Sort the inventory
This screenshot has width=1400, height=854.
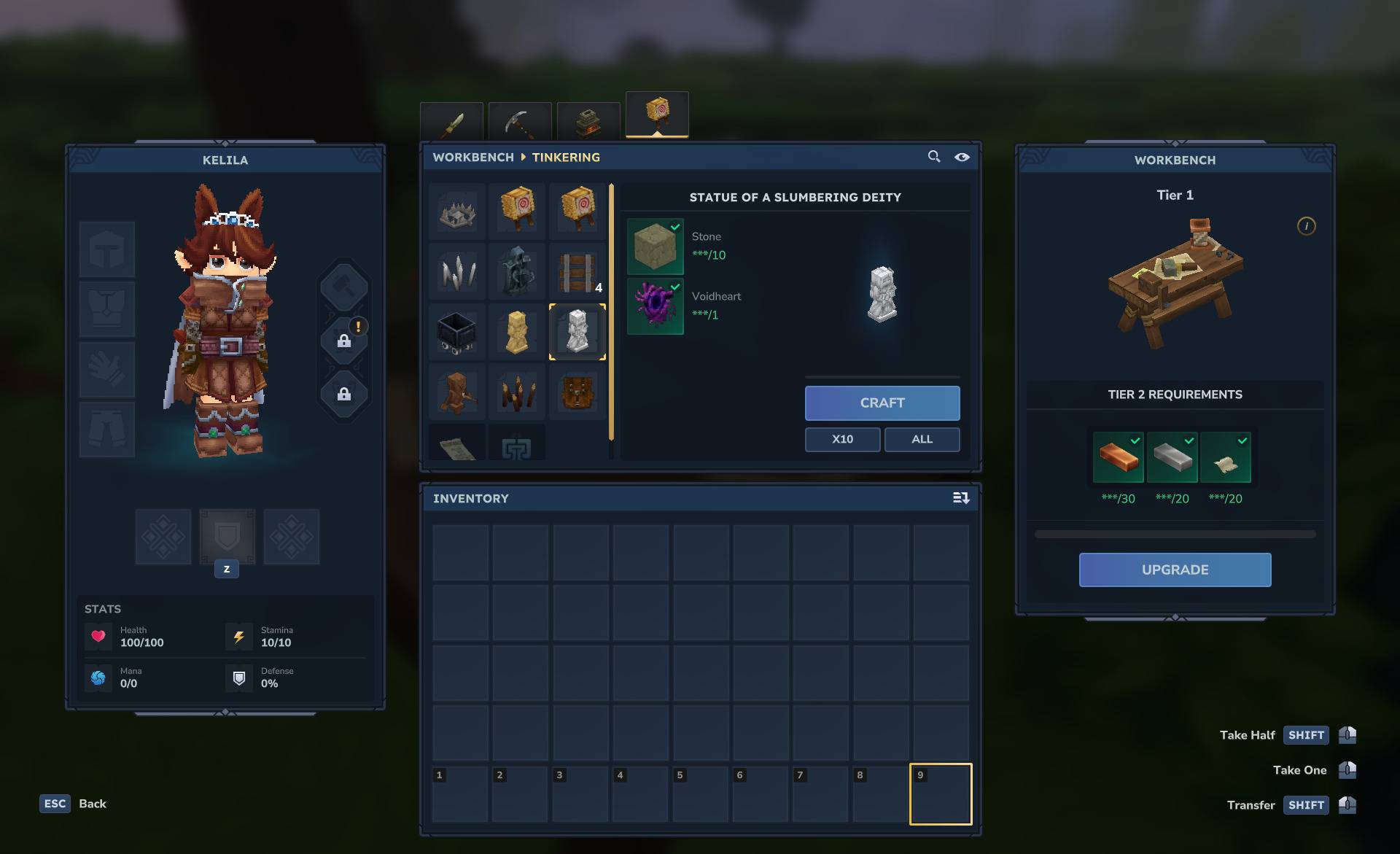961,498
